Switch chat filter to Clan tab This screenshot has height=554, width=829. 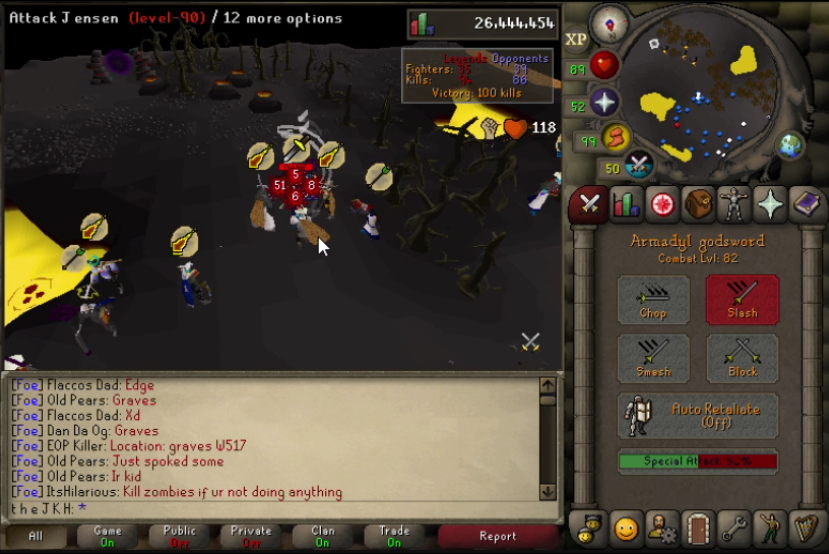pyautogui.click(x=322, y=537)
